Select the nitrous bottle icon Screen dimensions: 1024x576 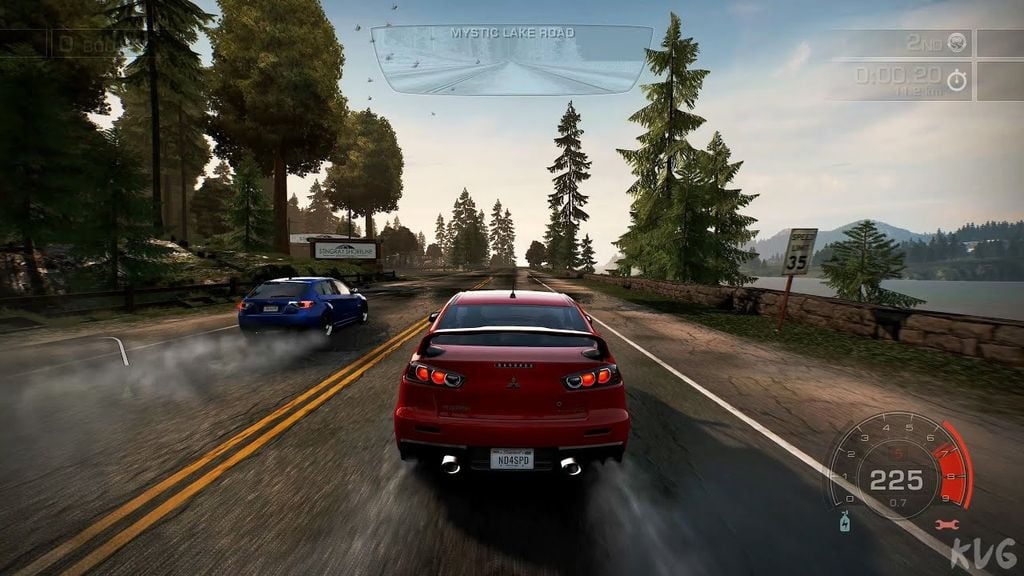click(x=845, y=522)
